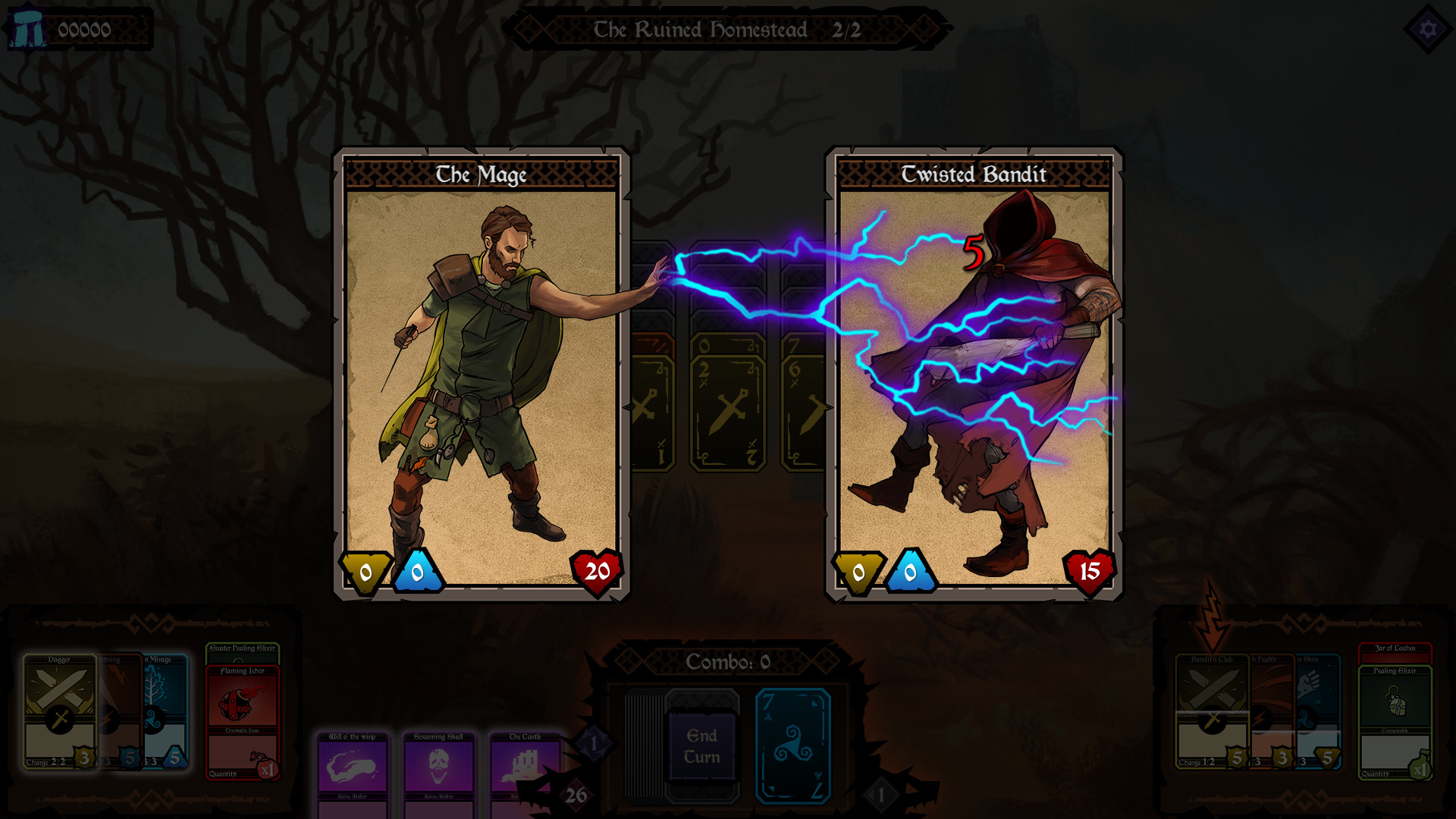Click the heart showing 20 on The Mage
The image size is (1456, 819).
[596, 571]
